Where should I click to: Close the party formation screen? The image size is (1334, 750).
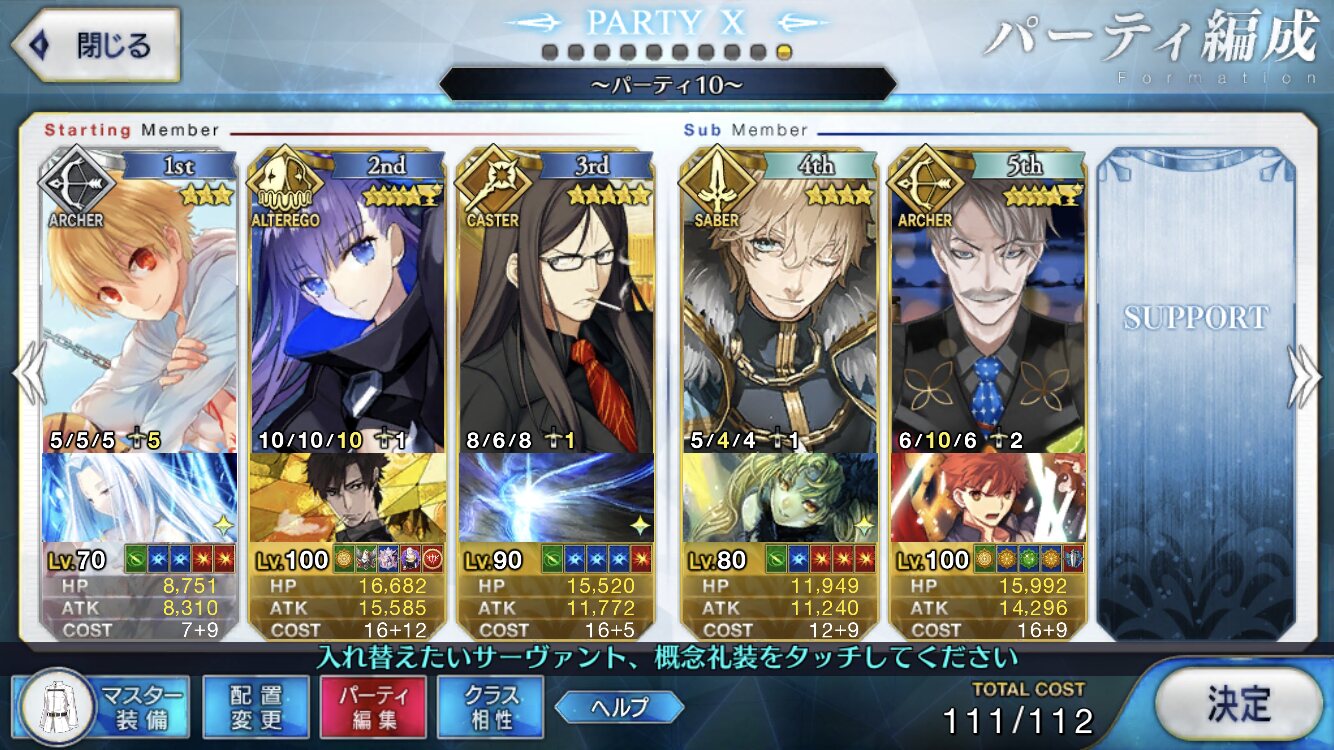(95, 45)
